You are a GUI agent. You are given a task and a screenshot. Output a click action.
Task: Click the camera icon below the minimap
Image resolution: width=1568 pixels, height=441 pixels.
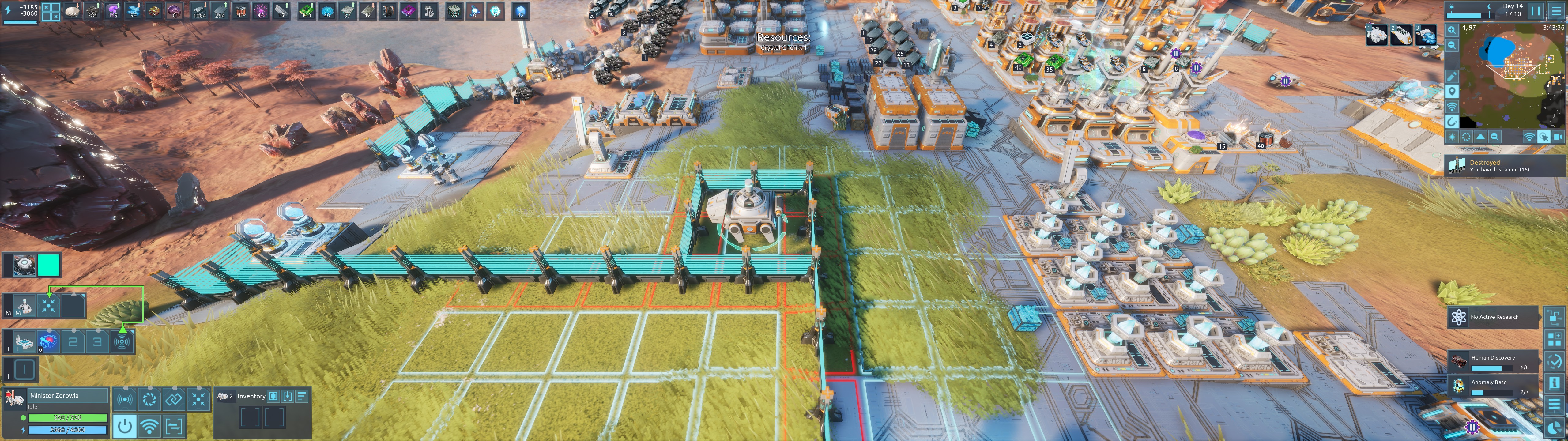[1558, 137]
